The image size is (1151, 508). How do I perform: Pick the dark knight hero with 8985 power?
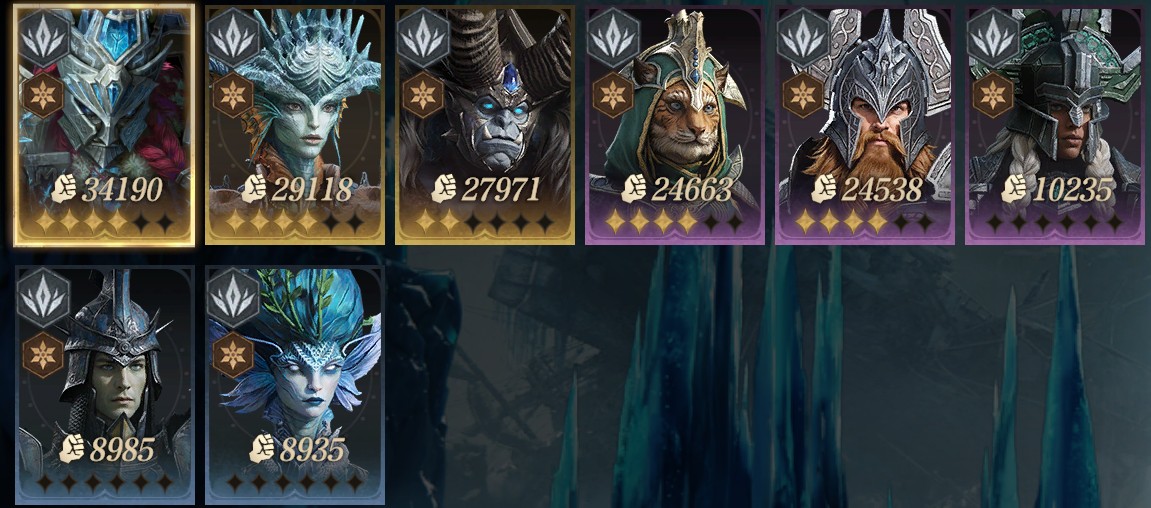coord(104,385)
